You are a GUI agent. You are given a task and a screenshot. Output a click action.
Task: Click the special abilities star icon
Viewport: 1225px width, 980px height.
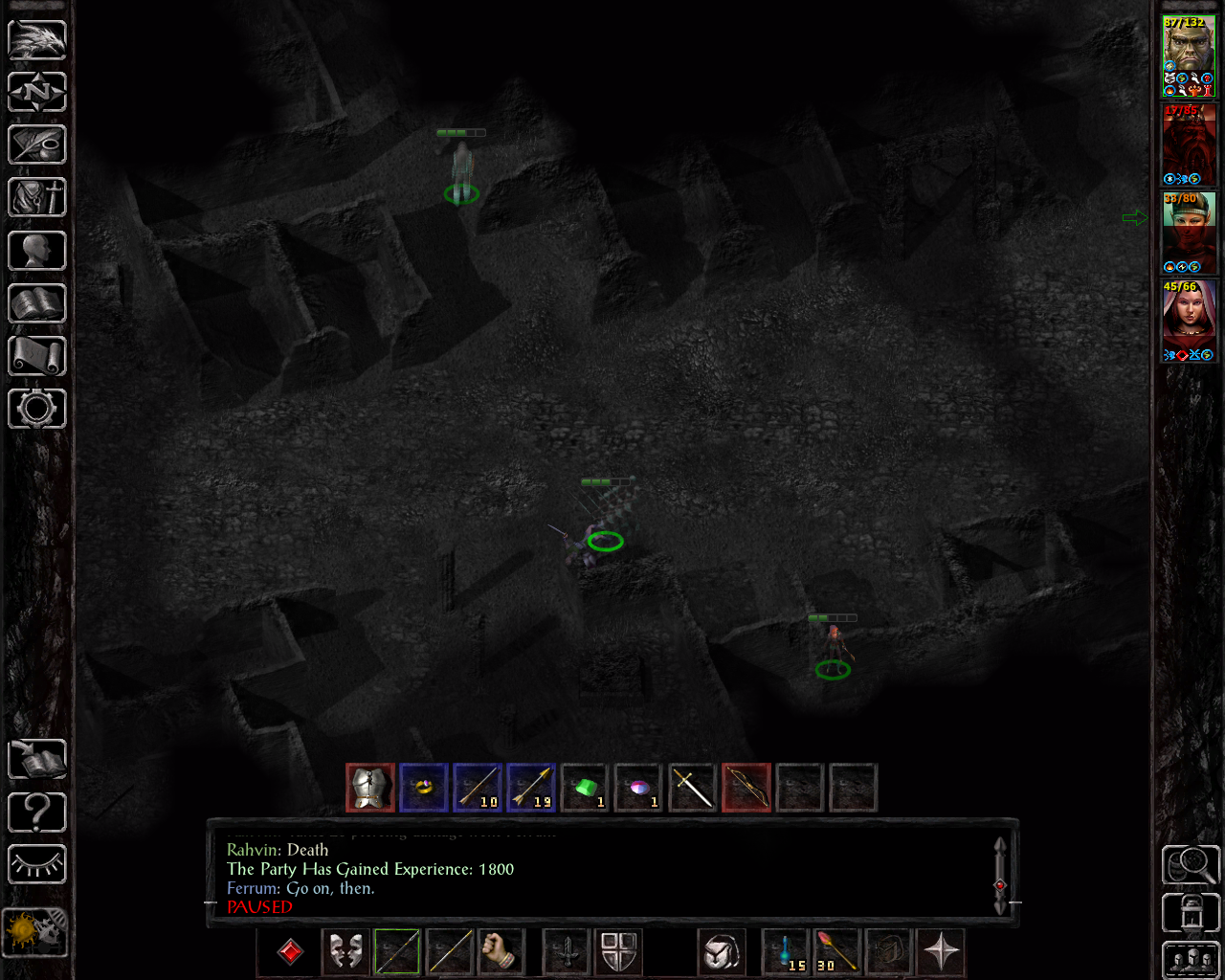[x=941, y=951]
